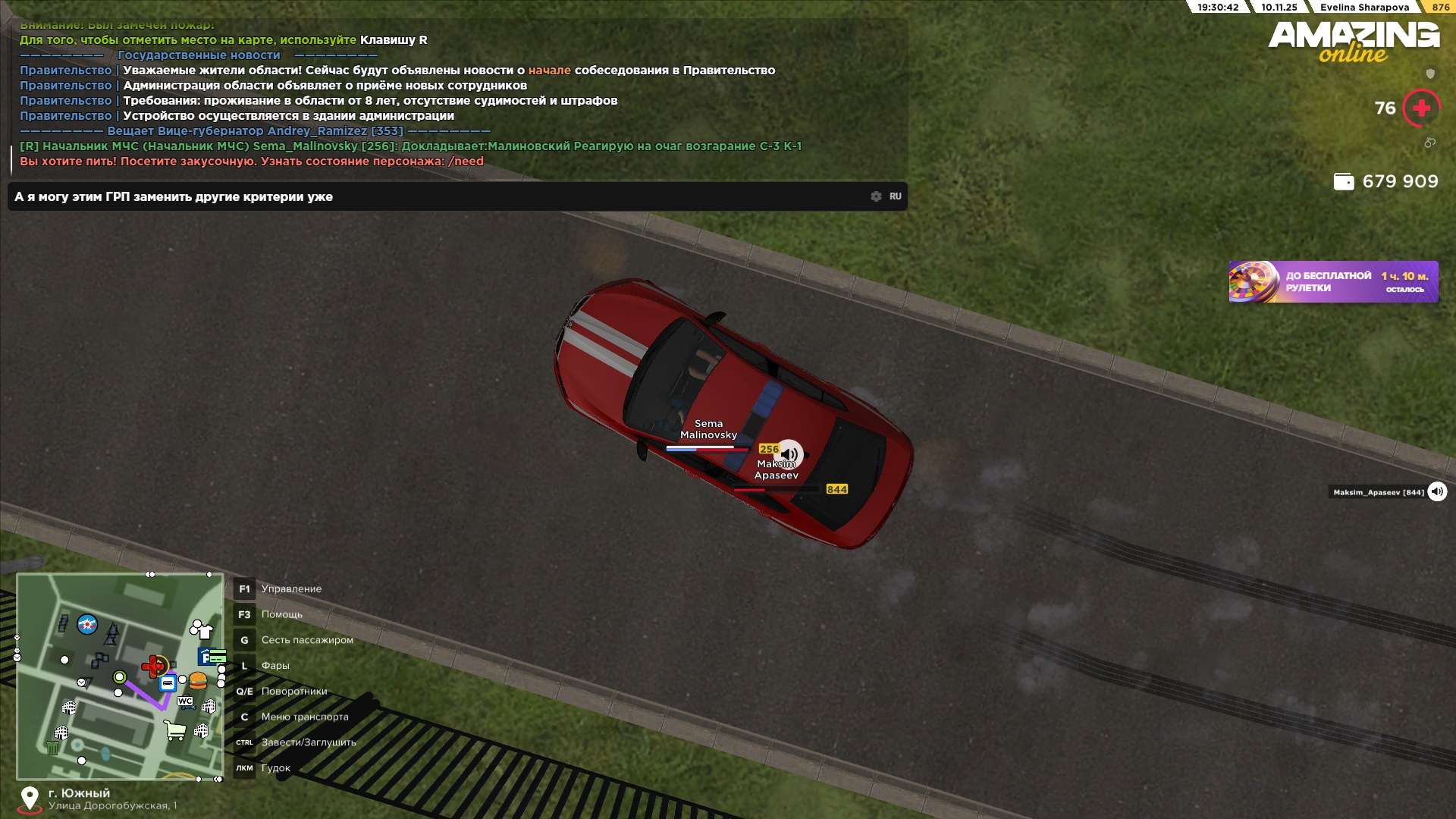Screen dimensions: 1456x819
Task: Select the burger eatery marker on minimap
Action: click(198, 680)
